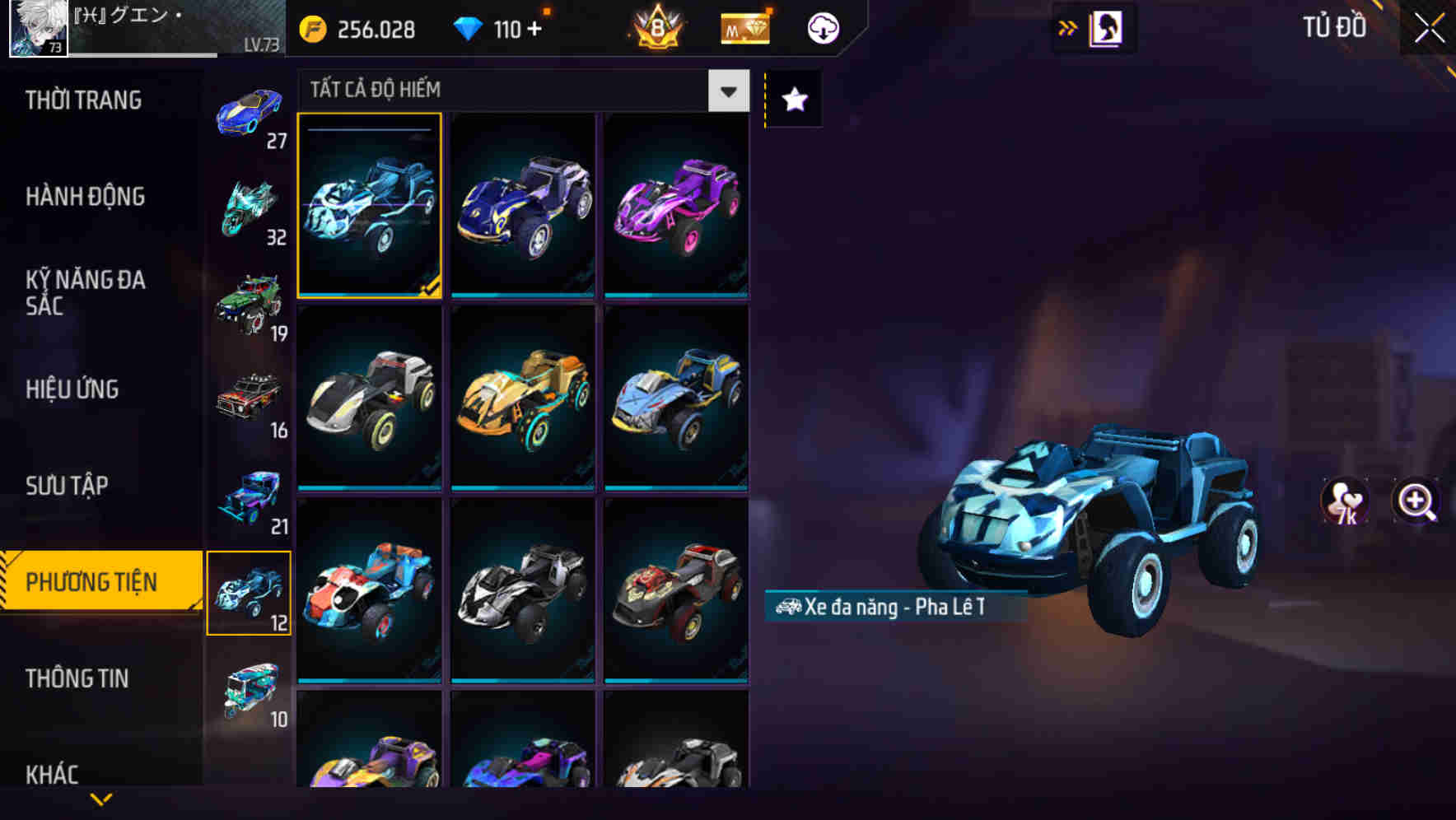
Task: Collapse the panel using the double-arrow chevrons
Action: coord(1068,27)
